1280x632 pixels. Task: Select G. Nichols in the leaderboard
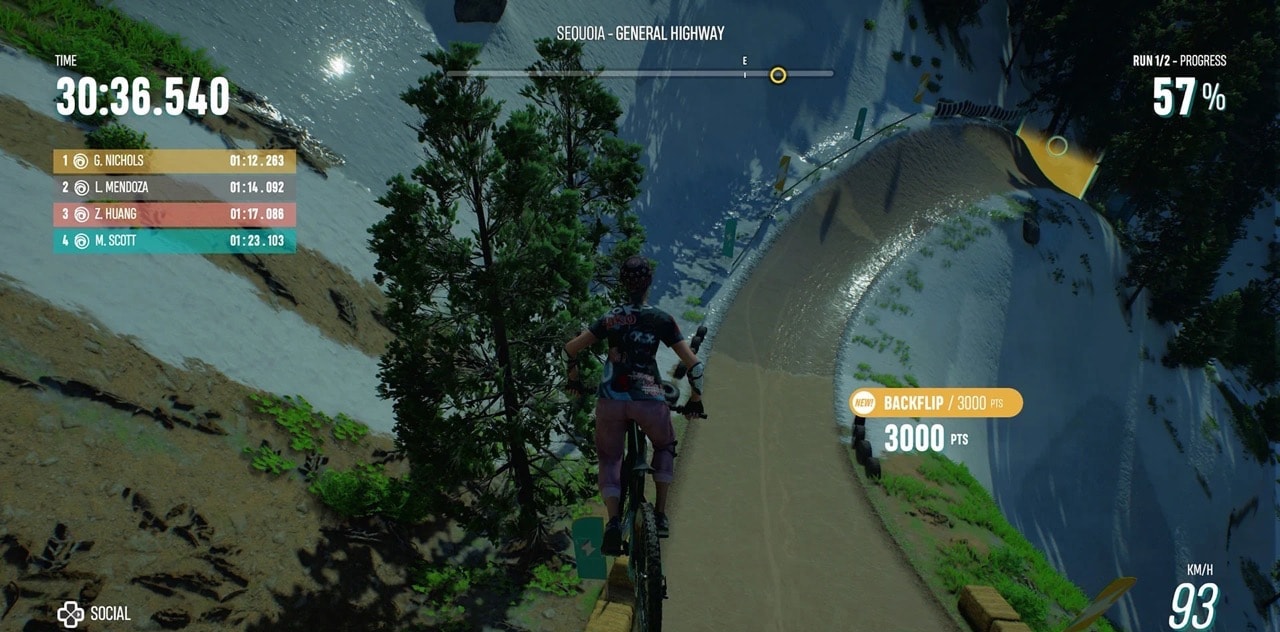174,161
